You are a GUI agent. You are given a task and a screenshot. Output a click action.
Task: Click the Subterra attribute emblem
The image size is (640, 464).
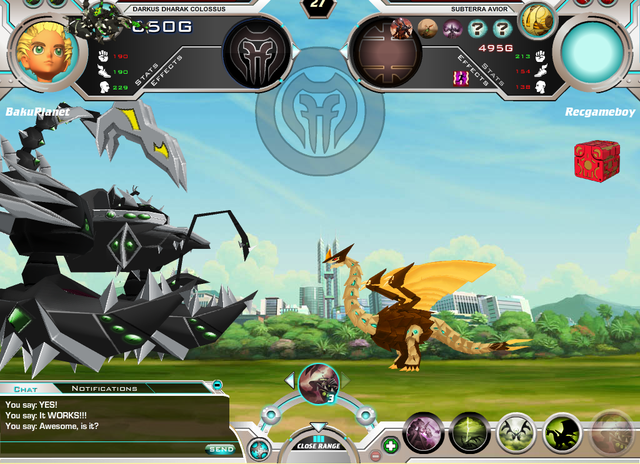(383, 52)
